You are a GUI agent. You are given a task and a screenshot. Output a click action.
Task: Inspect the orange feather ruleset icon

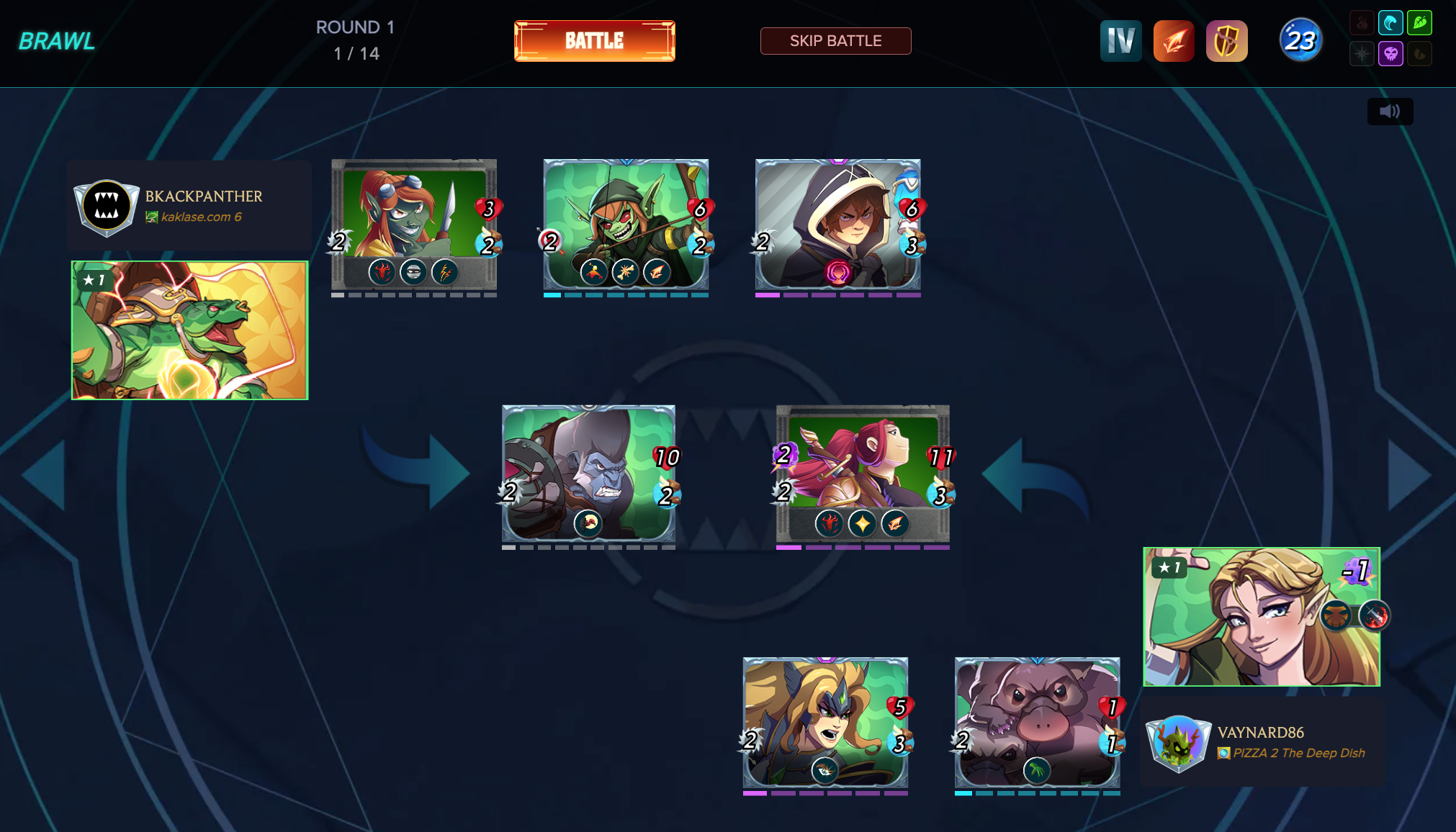tap(1174, 41)
